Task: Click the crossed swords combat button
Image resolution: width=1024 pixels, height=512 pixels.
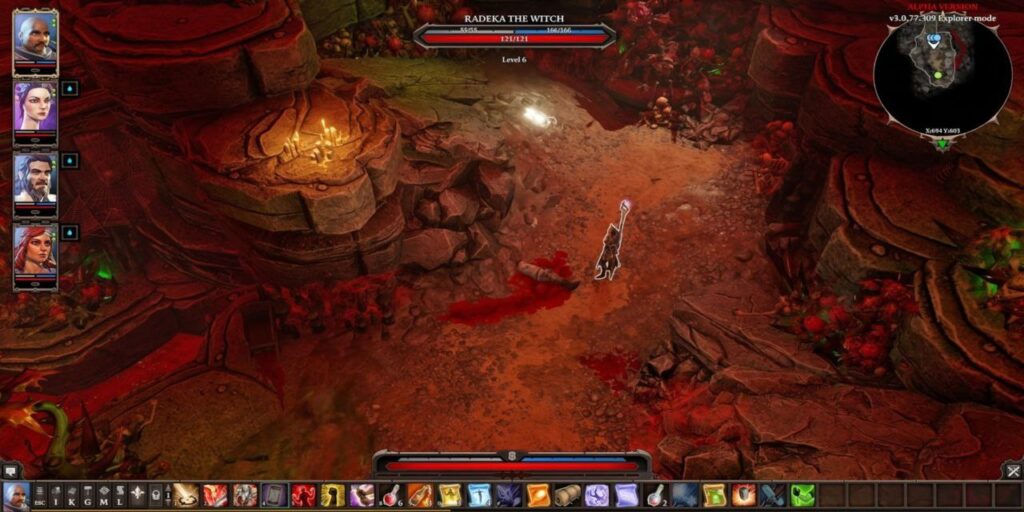Action: (x=1013, y=470)
